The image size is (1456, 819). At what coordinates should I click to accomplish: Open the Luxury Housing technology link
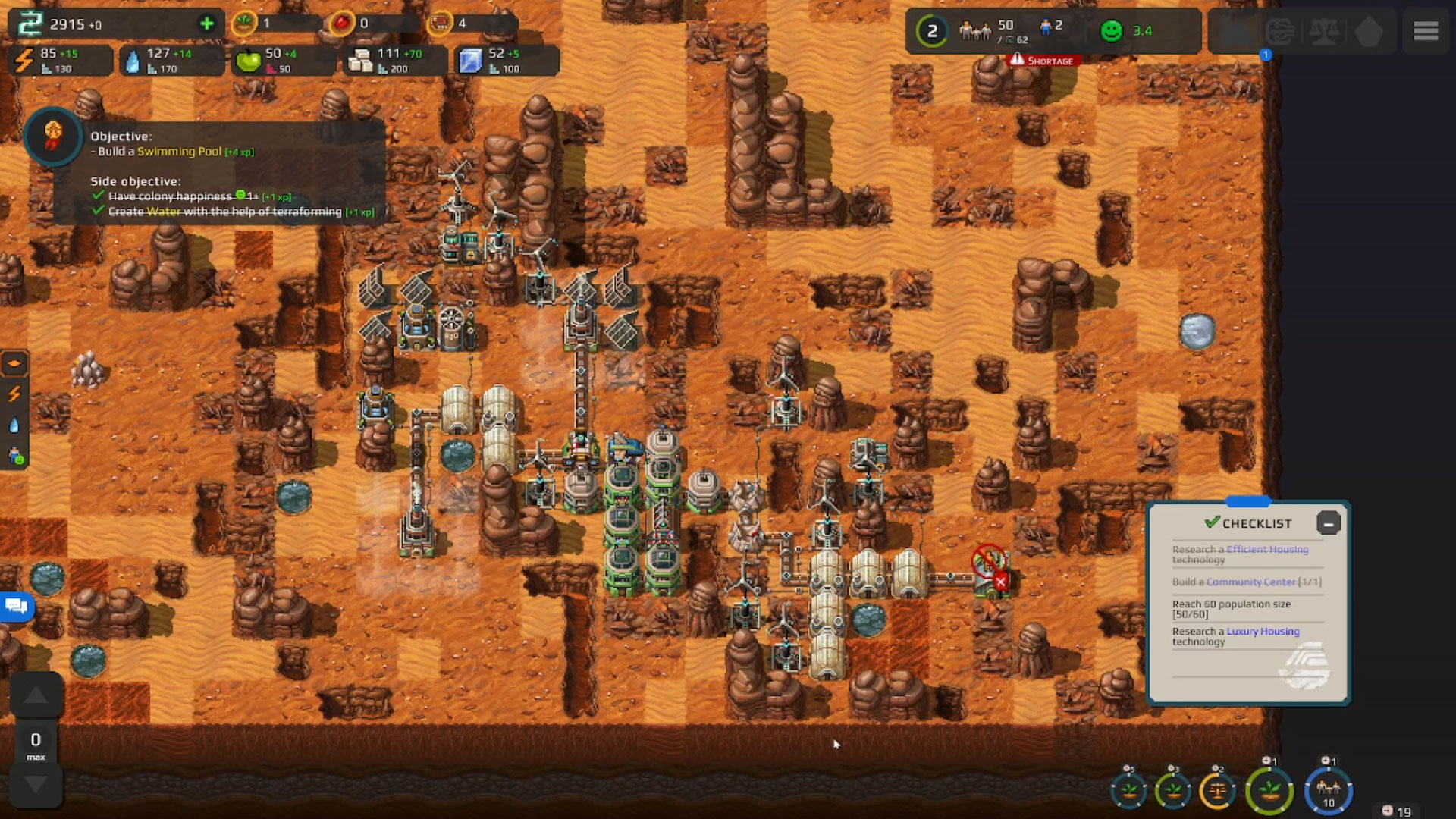1263,631
